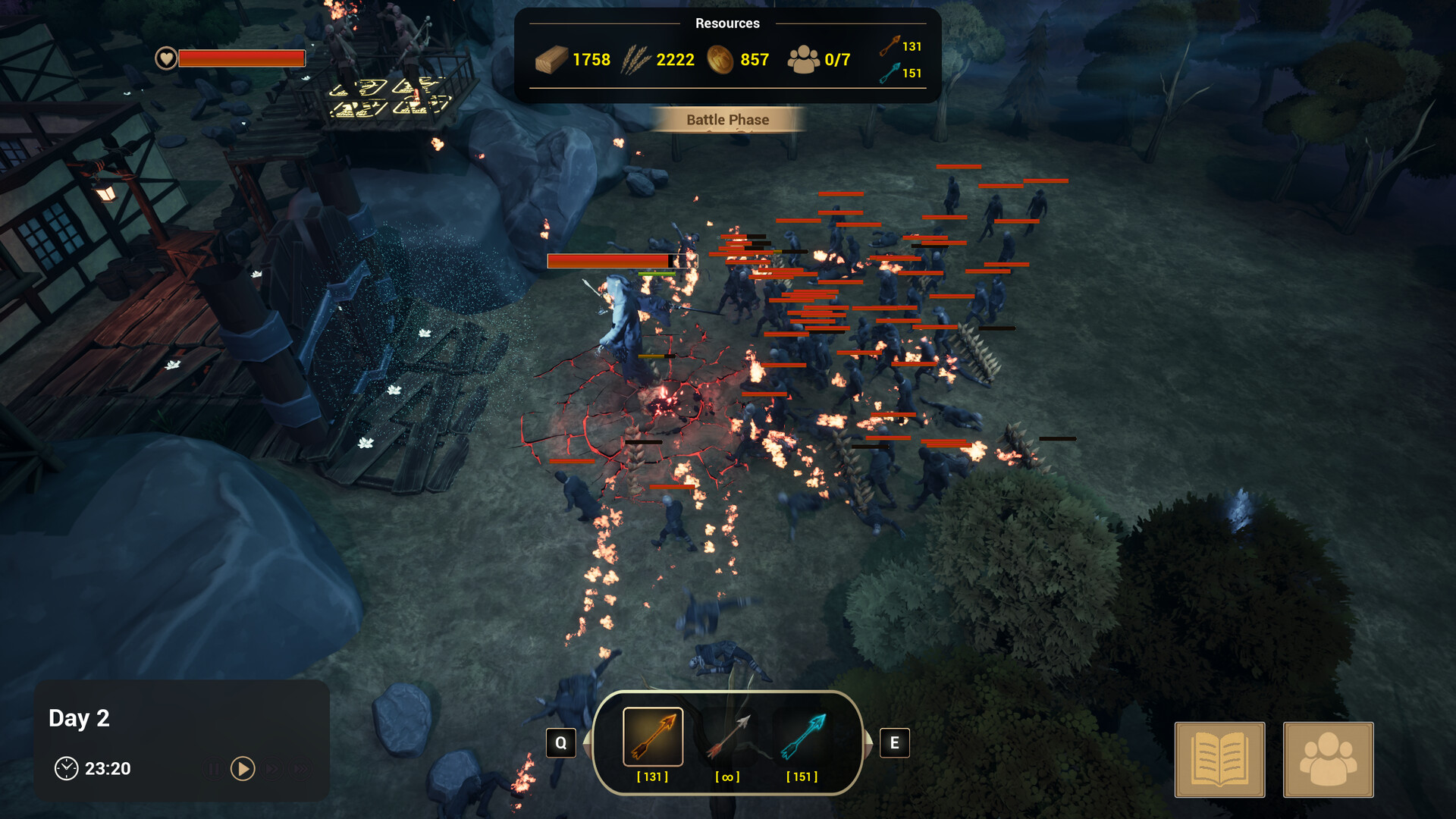The height and width of the screenshot is (819, 1456).
Task: Click the gold coin resource icon
Action: [721, 59]
